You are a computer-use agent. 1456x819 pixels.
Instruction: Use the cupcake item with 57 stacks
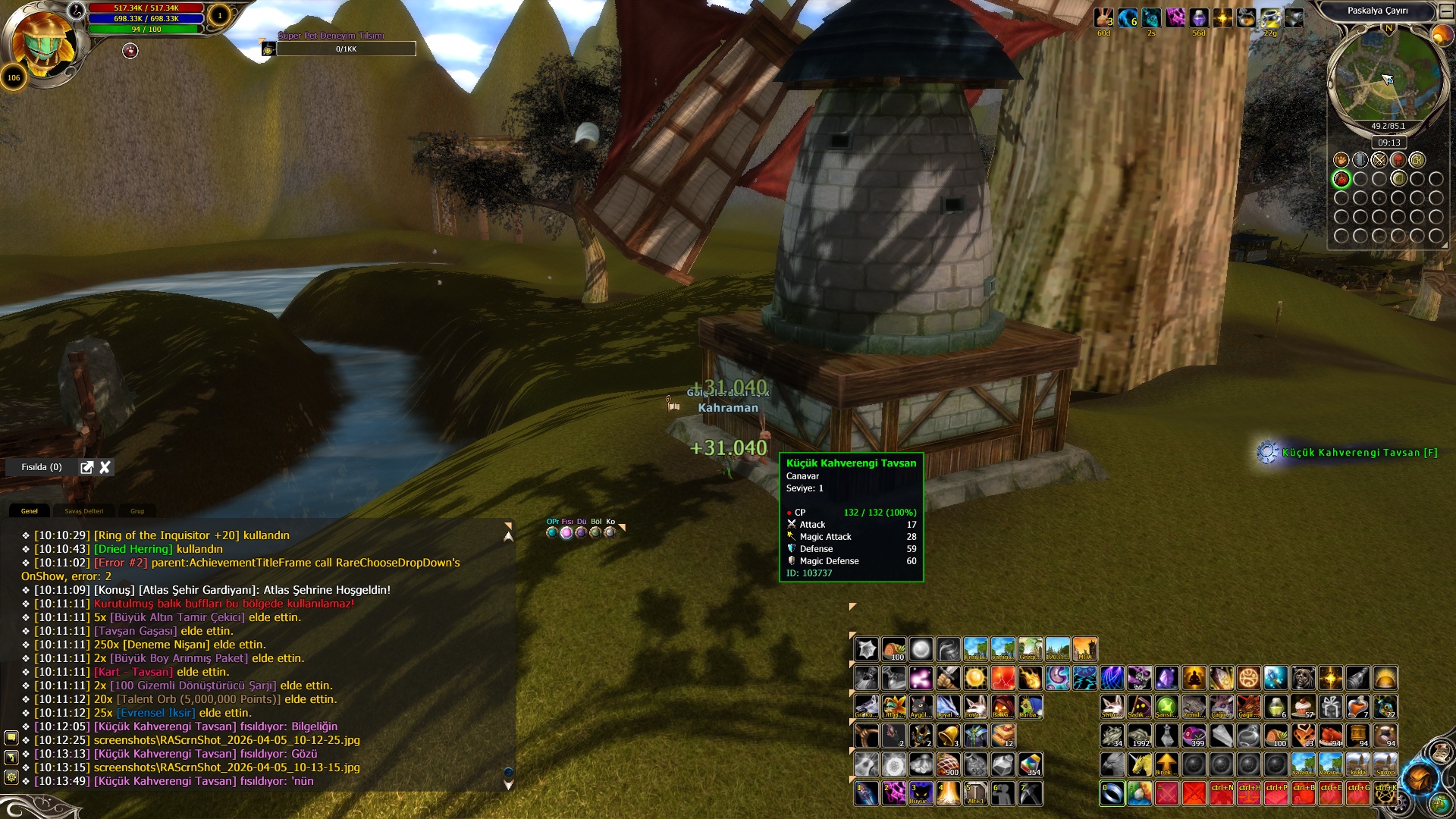[1304, 707]
